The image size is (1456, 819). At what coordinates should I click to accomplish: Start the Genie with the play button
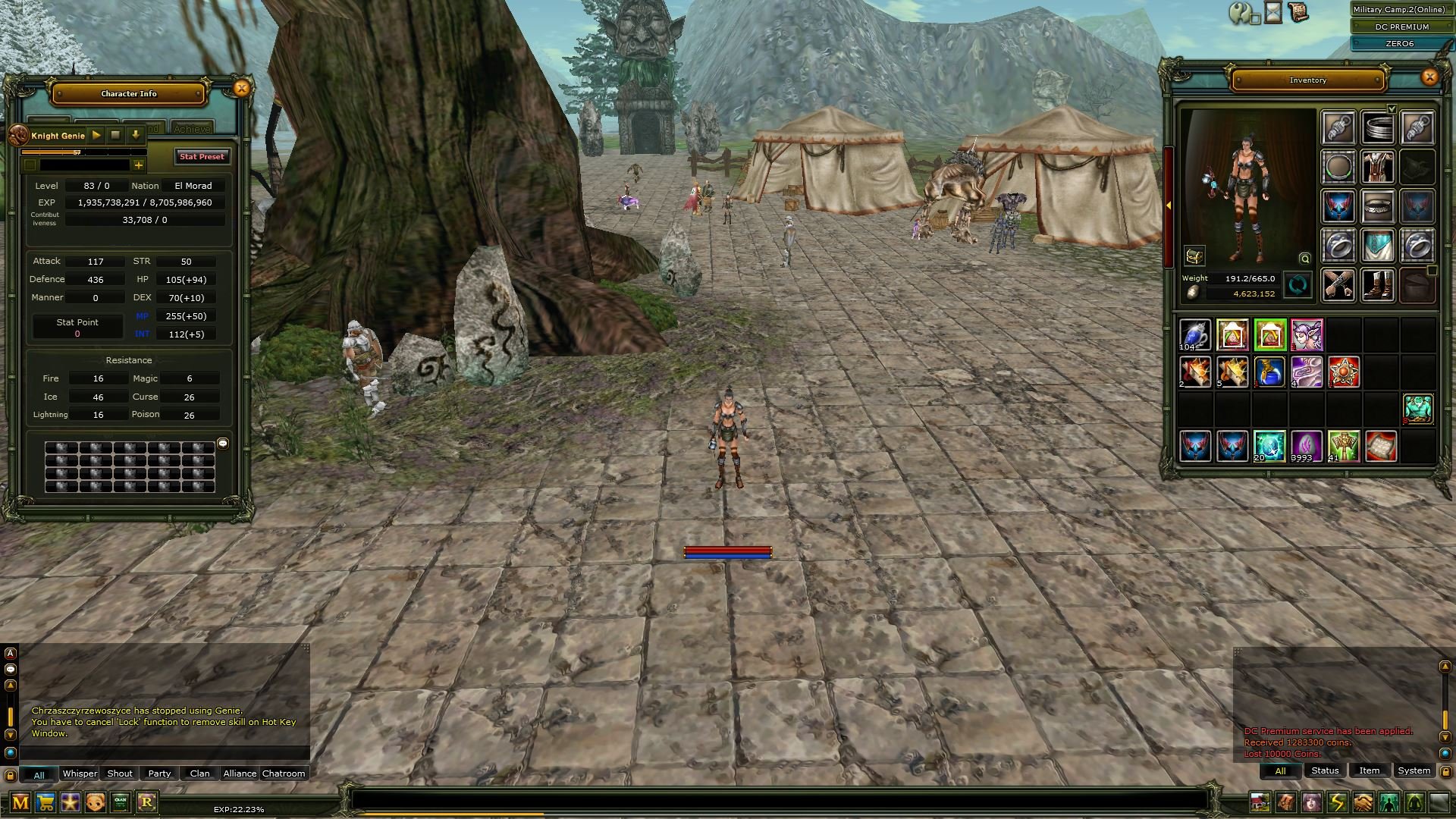[x=96, y=135]
